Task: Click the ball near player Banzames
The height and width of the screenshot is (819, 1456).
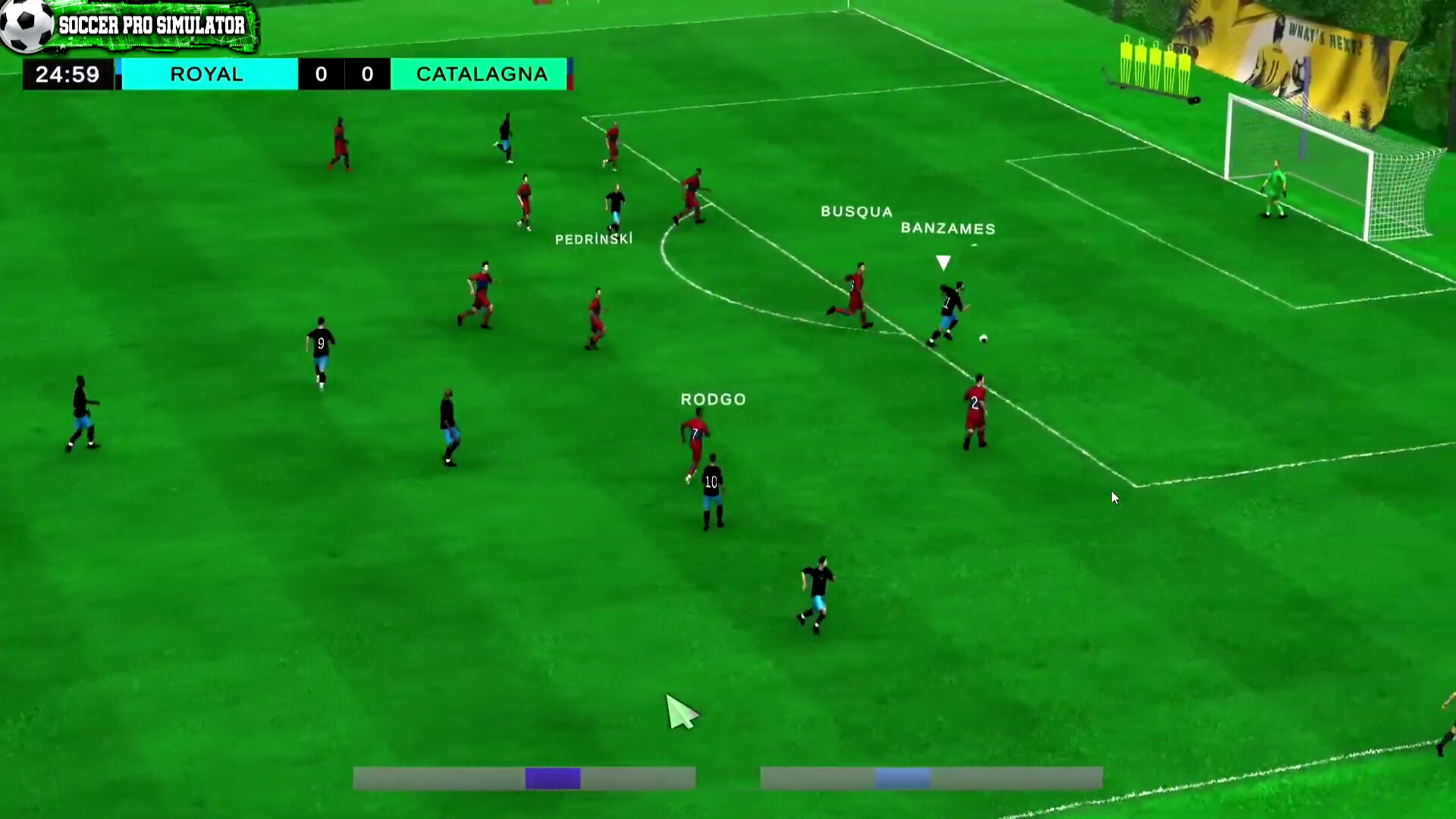Action: click(982, 338)
